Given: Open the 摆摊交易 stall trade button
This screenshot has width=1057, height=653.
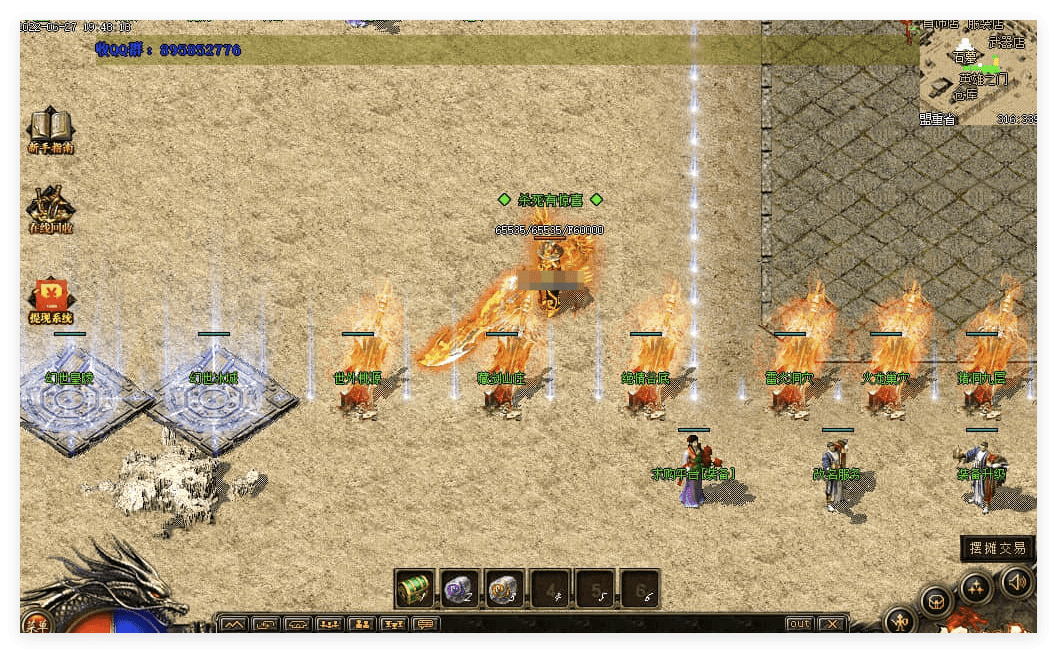Looking at the screenshot, I should (x=997, y=548).
